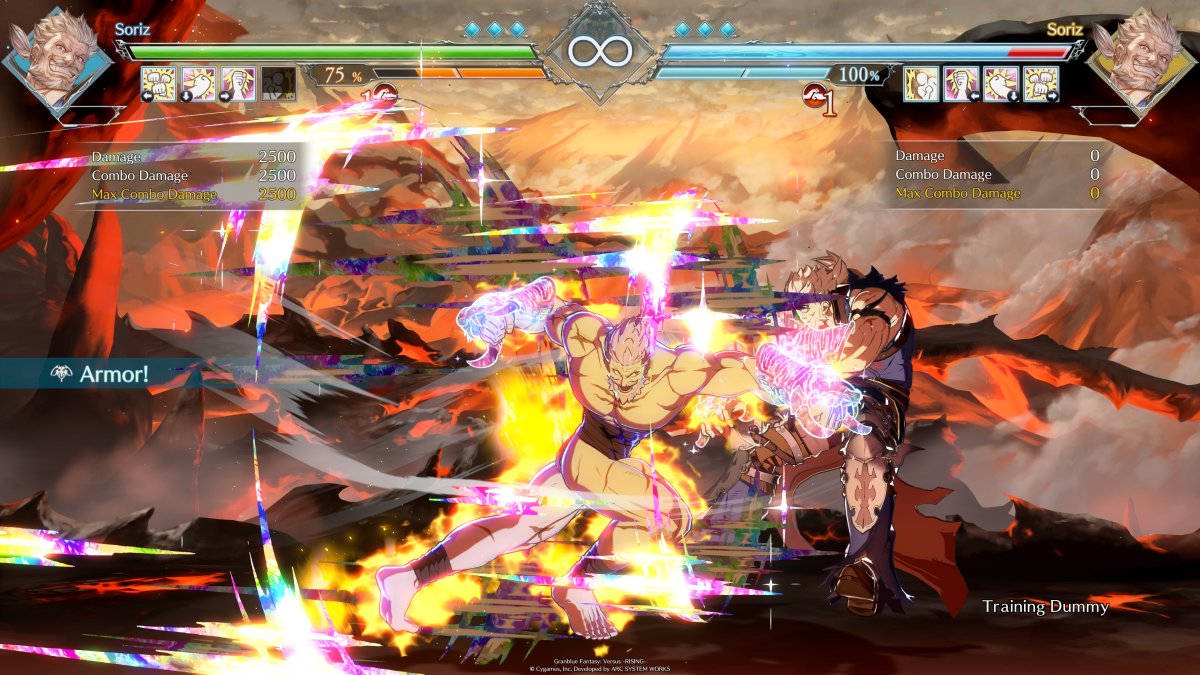Click the training dummy's twin fists right-arrow skill

1041,84
